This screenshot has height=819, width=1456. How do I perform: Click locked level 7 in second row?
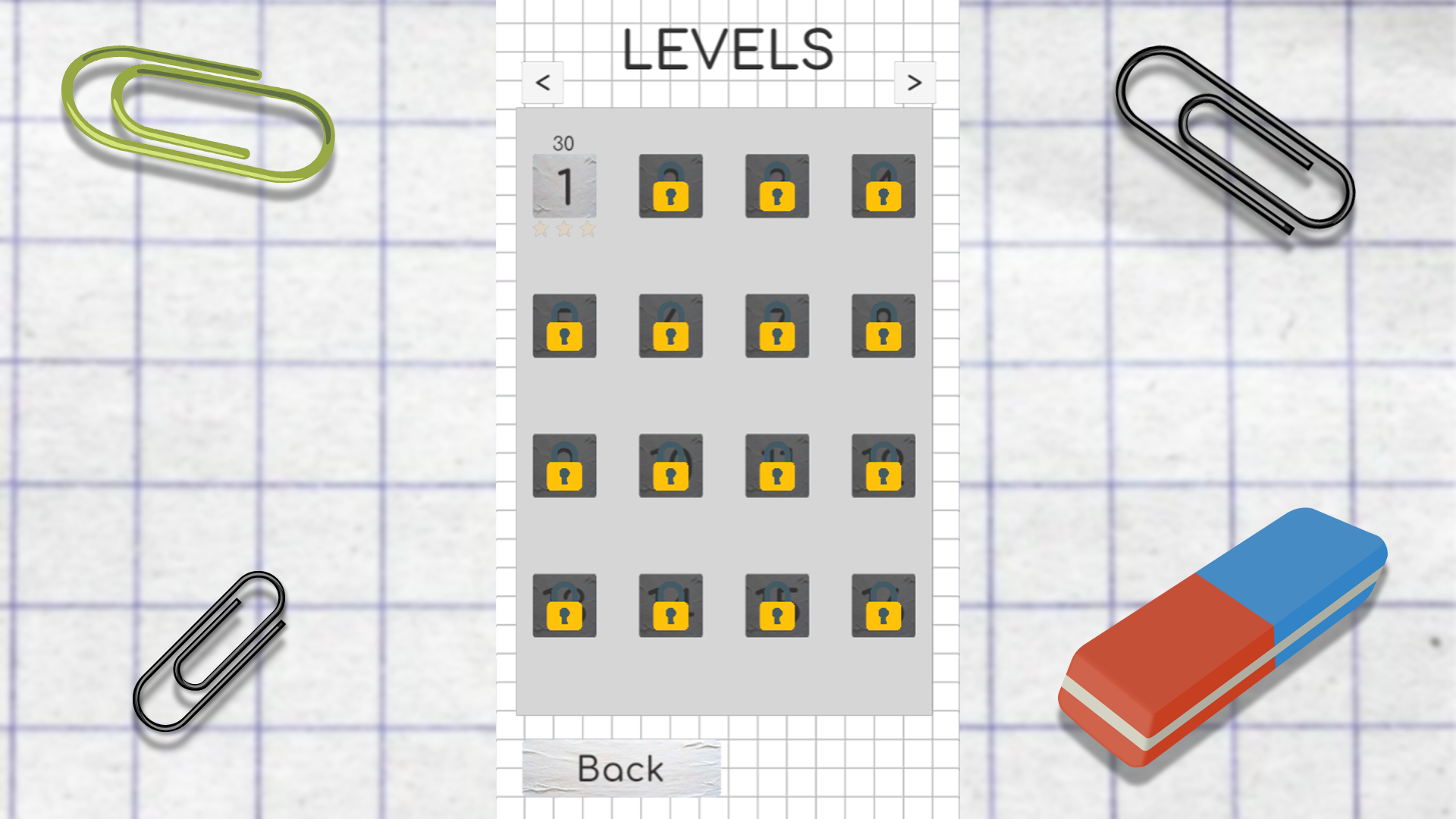(x=777, y=326)
